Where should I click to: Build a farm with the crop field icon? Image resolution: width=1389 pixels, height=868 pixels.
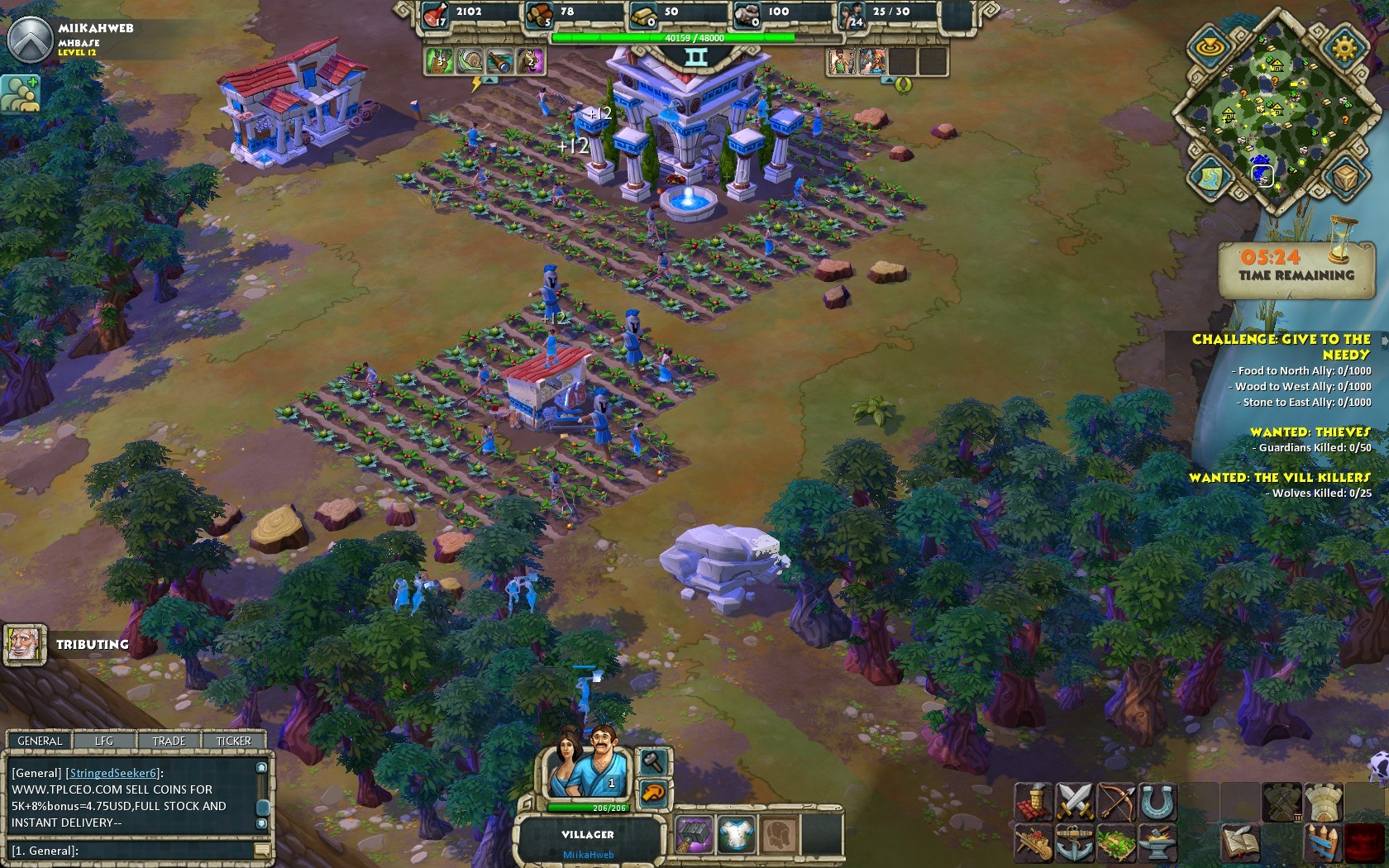(x=1115, y=842)
